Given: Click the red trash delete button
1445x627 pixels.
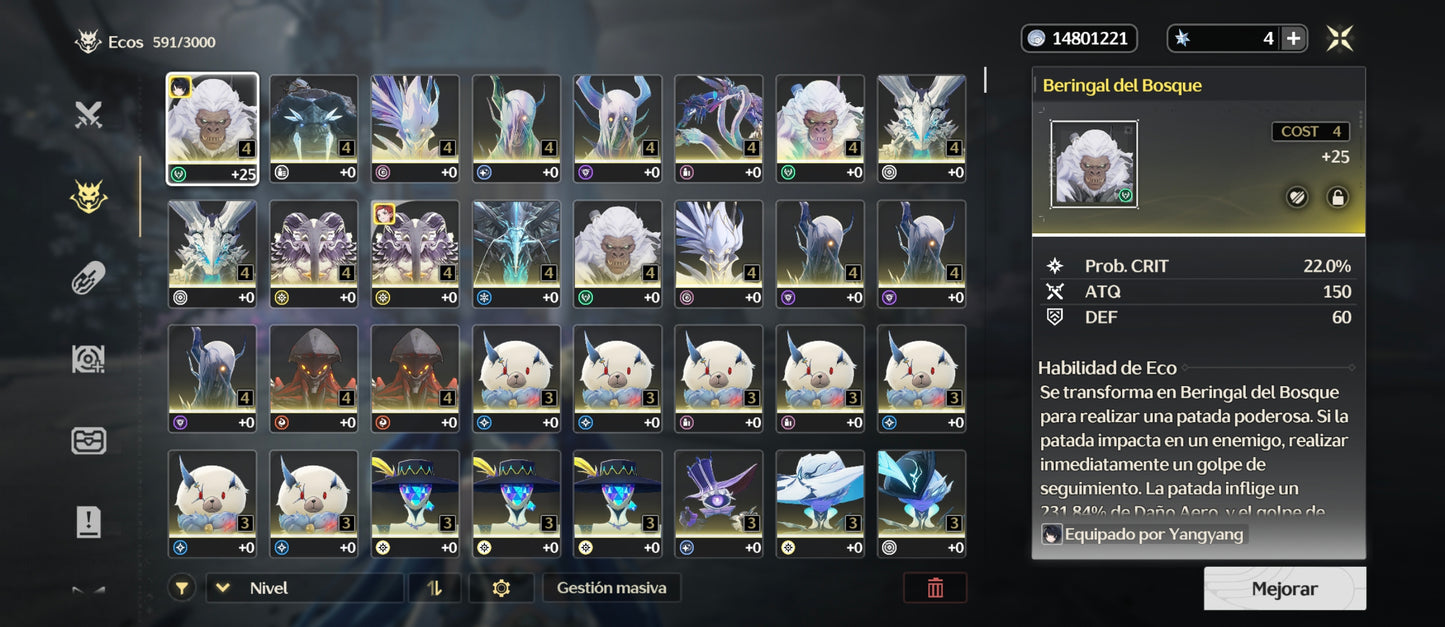Looking at the screenshot, I should (x=935, y=588).
